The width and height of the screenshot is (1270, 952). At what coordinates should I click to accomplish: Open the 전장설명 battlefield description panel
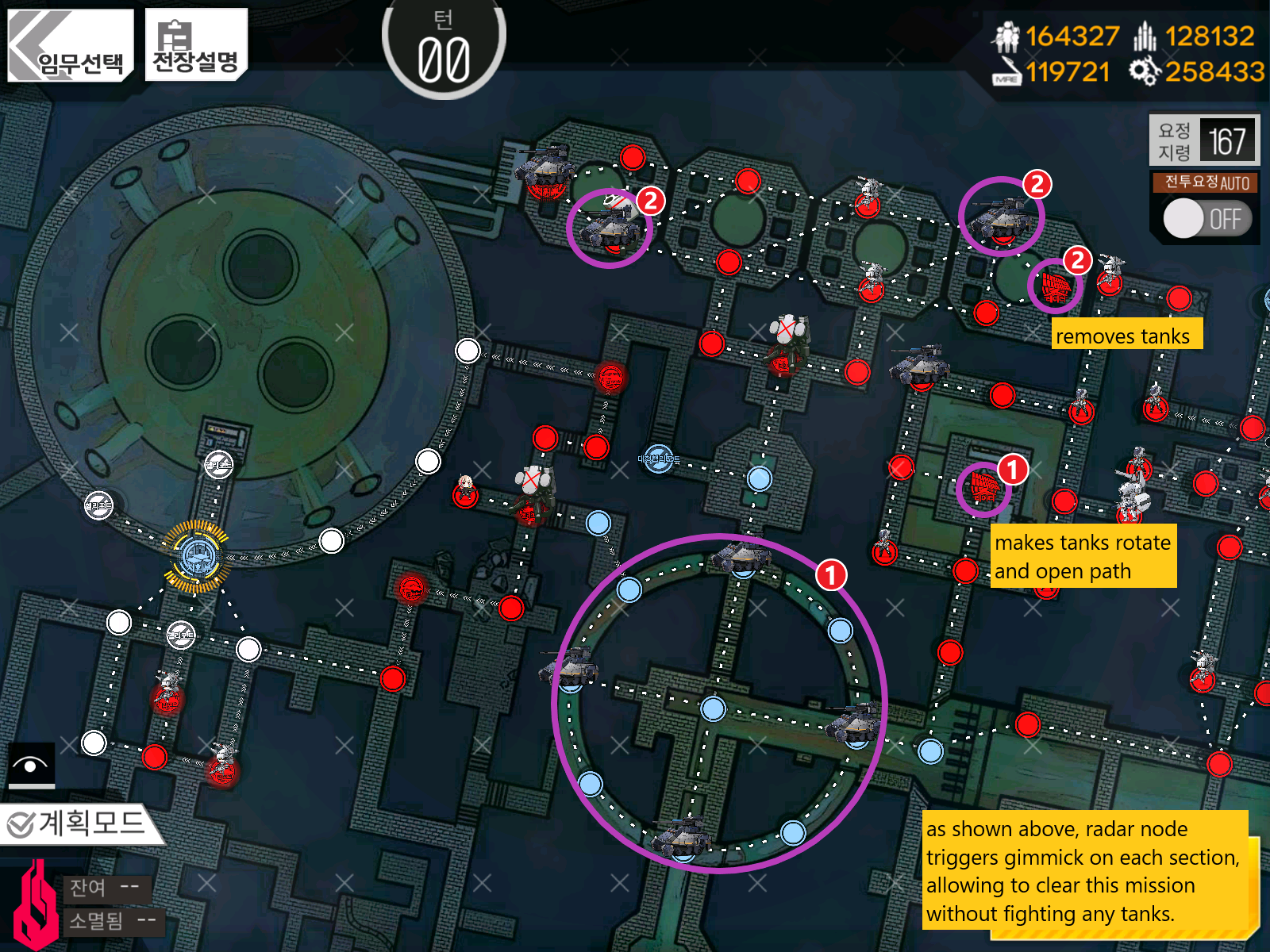194,44
